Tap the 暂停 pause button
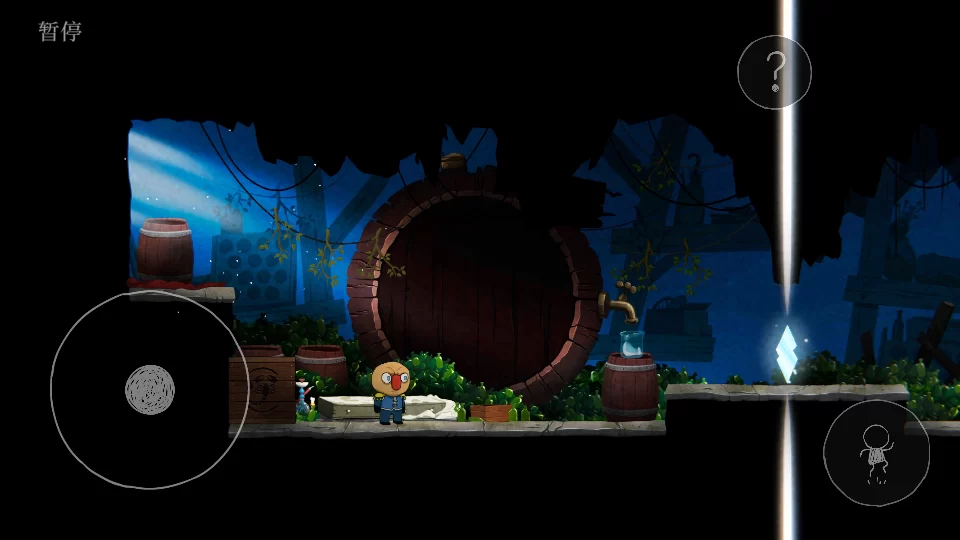The image size is (960, 540). pos(60,31)
